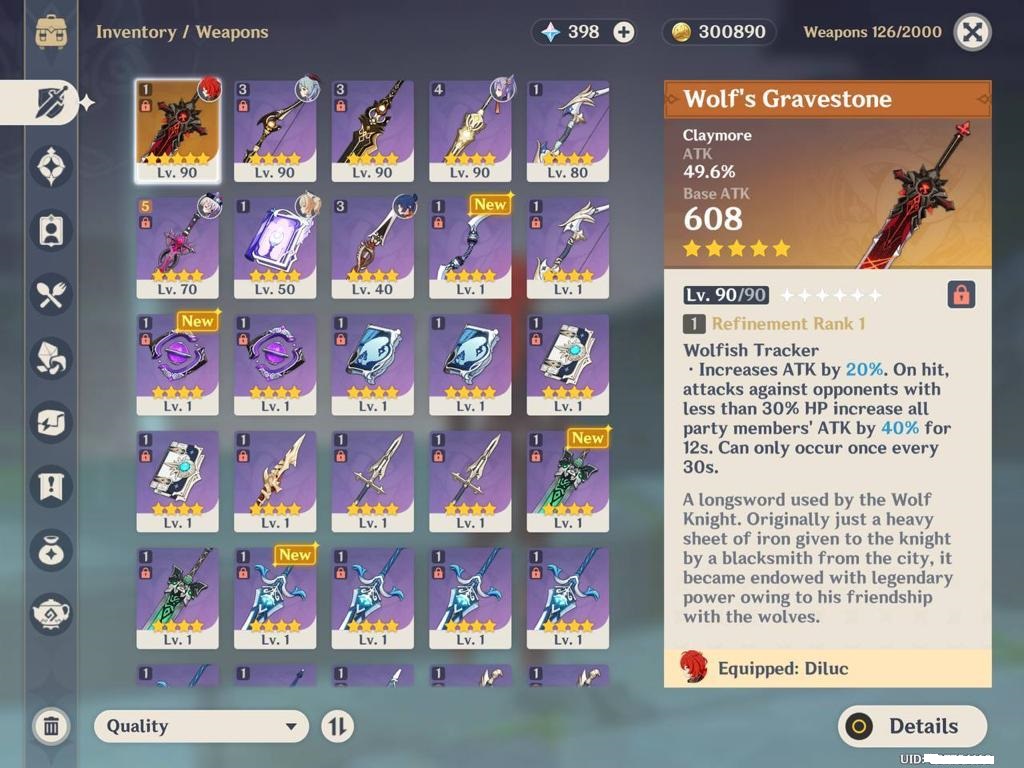Viewport: 1024px width, 768px height.
Task: Select the Wolf's Gravestone Lv. 90 slot
Action: [177, 130]
